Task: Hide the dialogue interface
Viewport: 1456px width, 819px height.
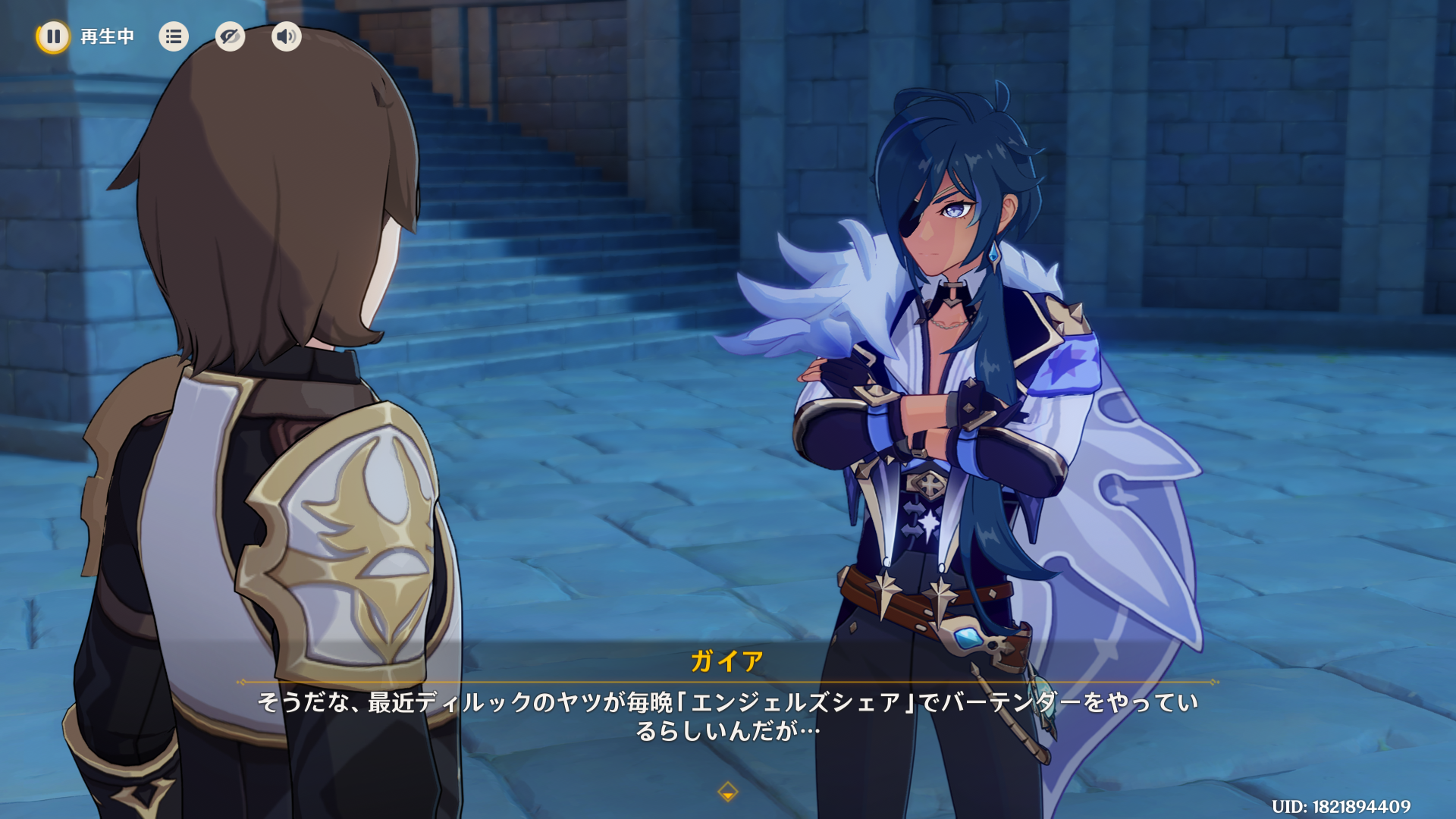Action: [x=230, y=36]
